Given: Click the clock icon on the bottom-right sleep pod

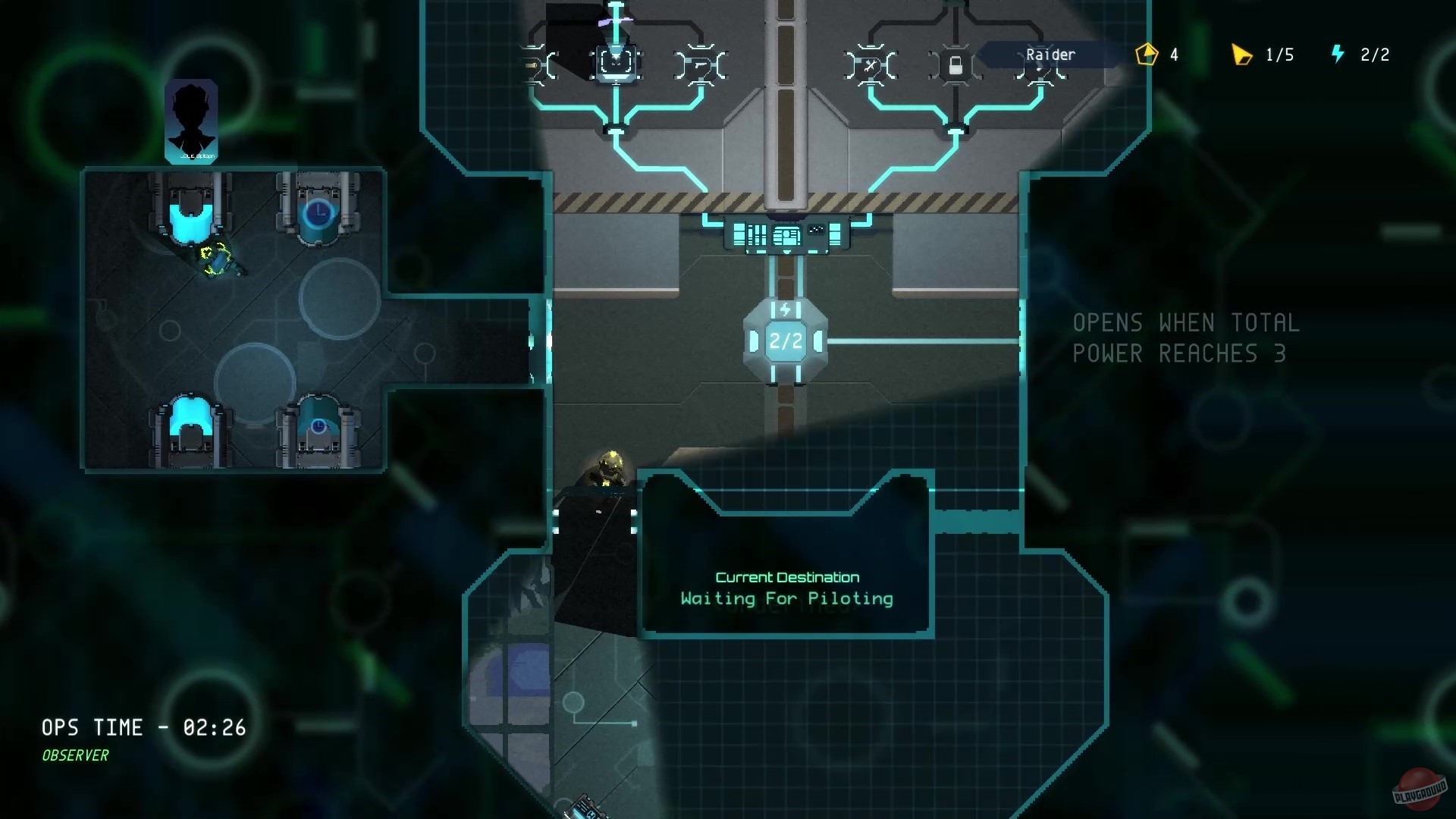Looking at the screenshot, I should (318, 424).
